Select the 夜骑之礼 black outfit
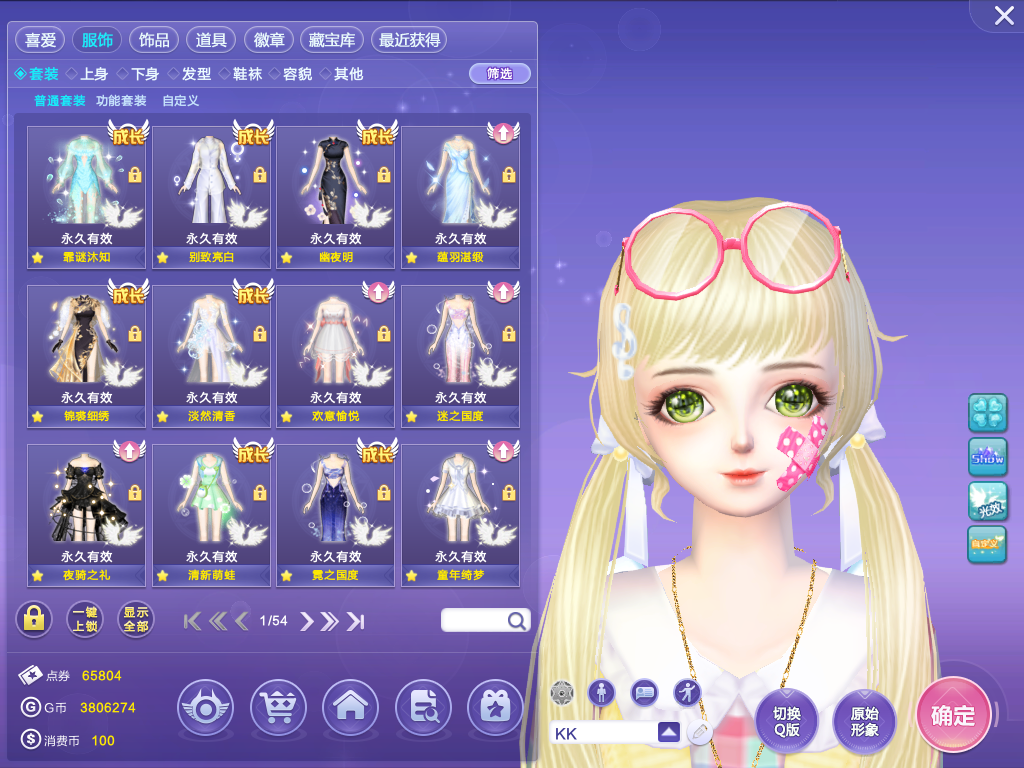This screenshot has width=1024, height=768. click(x=86, y=514)
